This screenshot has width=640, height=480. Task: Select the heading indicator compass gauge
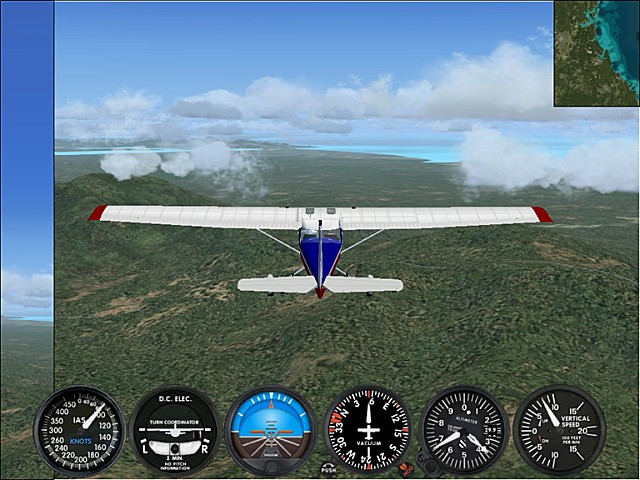tap(368, 430)
